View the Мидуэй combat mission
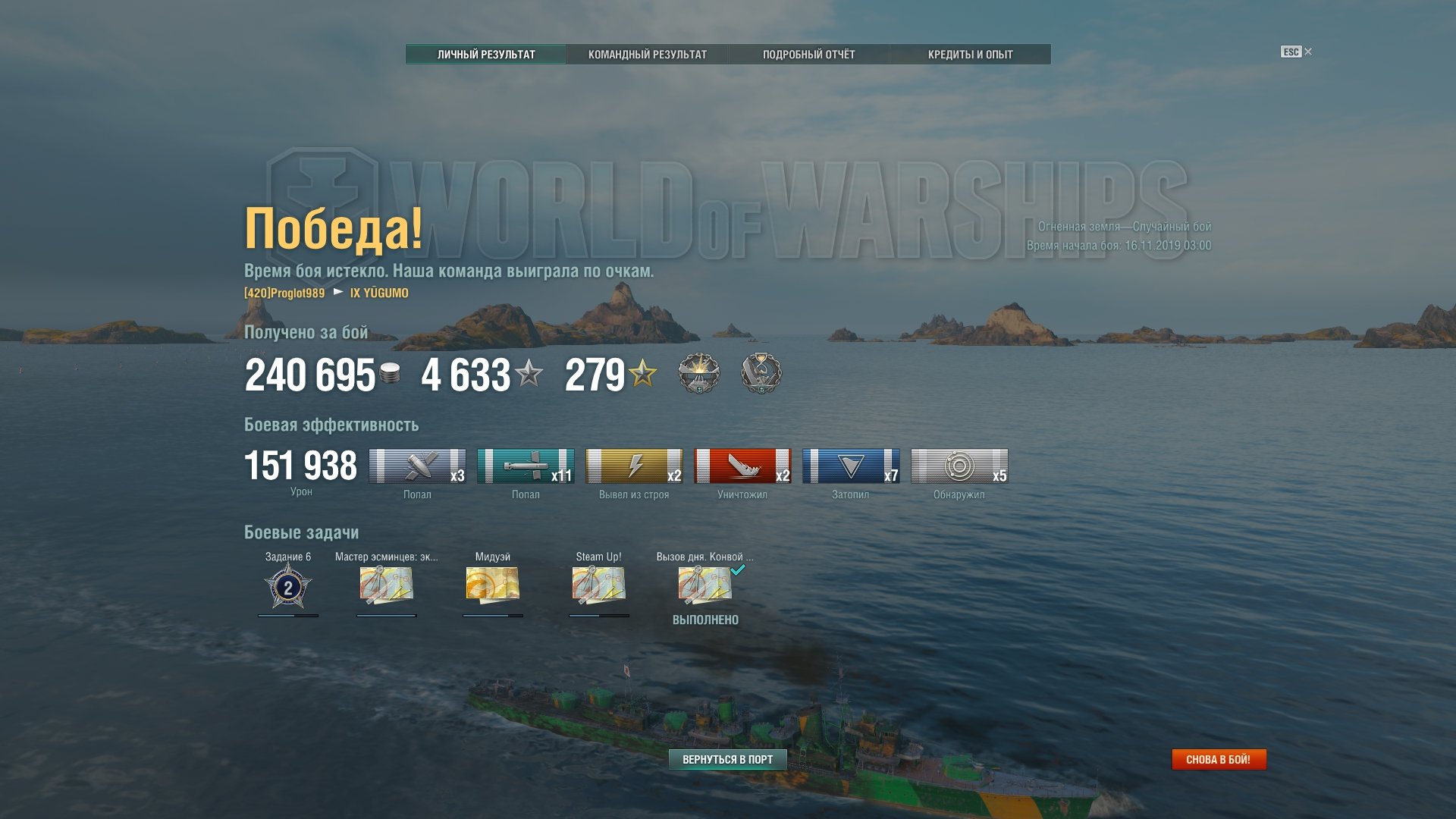This screenshot has height=819, width=1456. point(492,585)
